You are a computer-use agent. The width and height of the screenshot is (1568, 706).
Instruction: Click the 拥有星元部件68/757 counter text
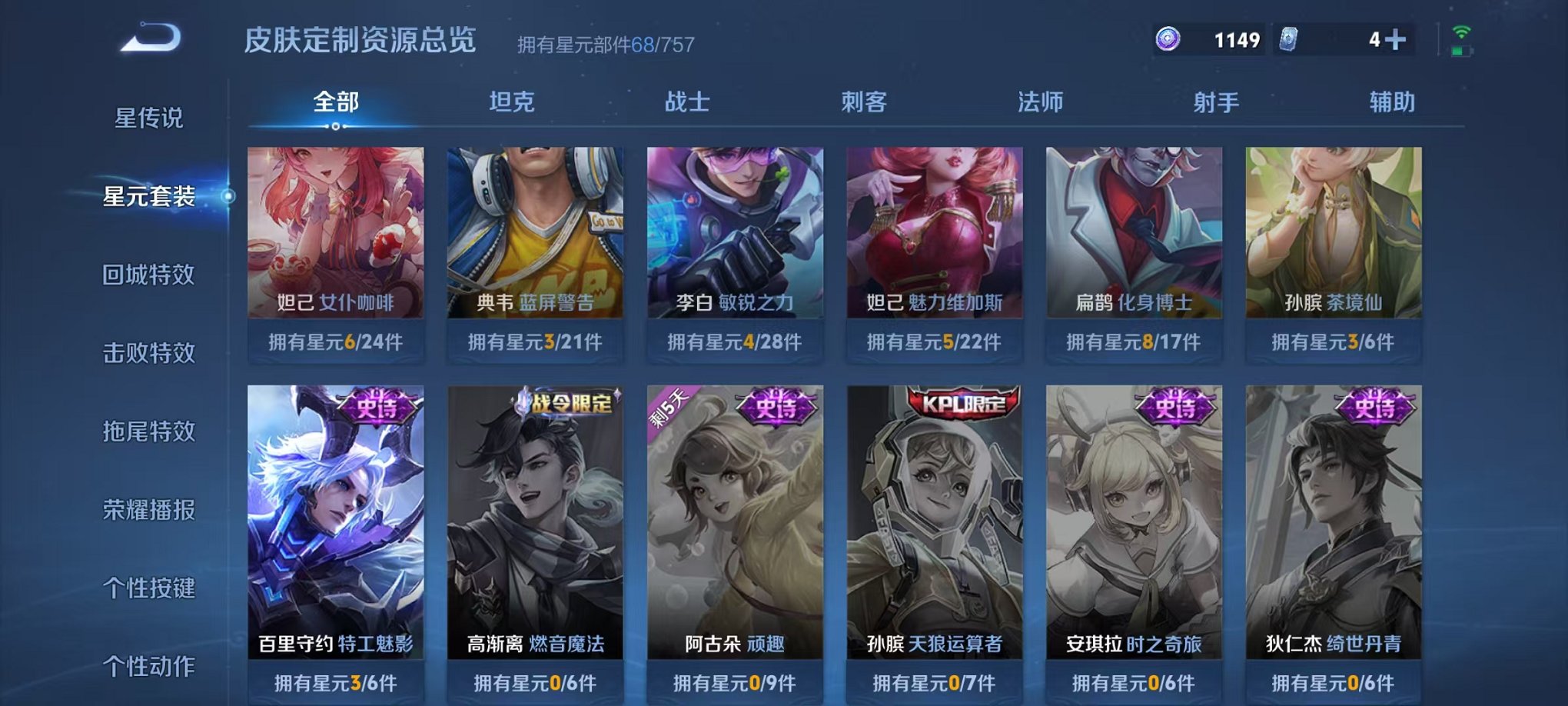(606, 45)
